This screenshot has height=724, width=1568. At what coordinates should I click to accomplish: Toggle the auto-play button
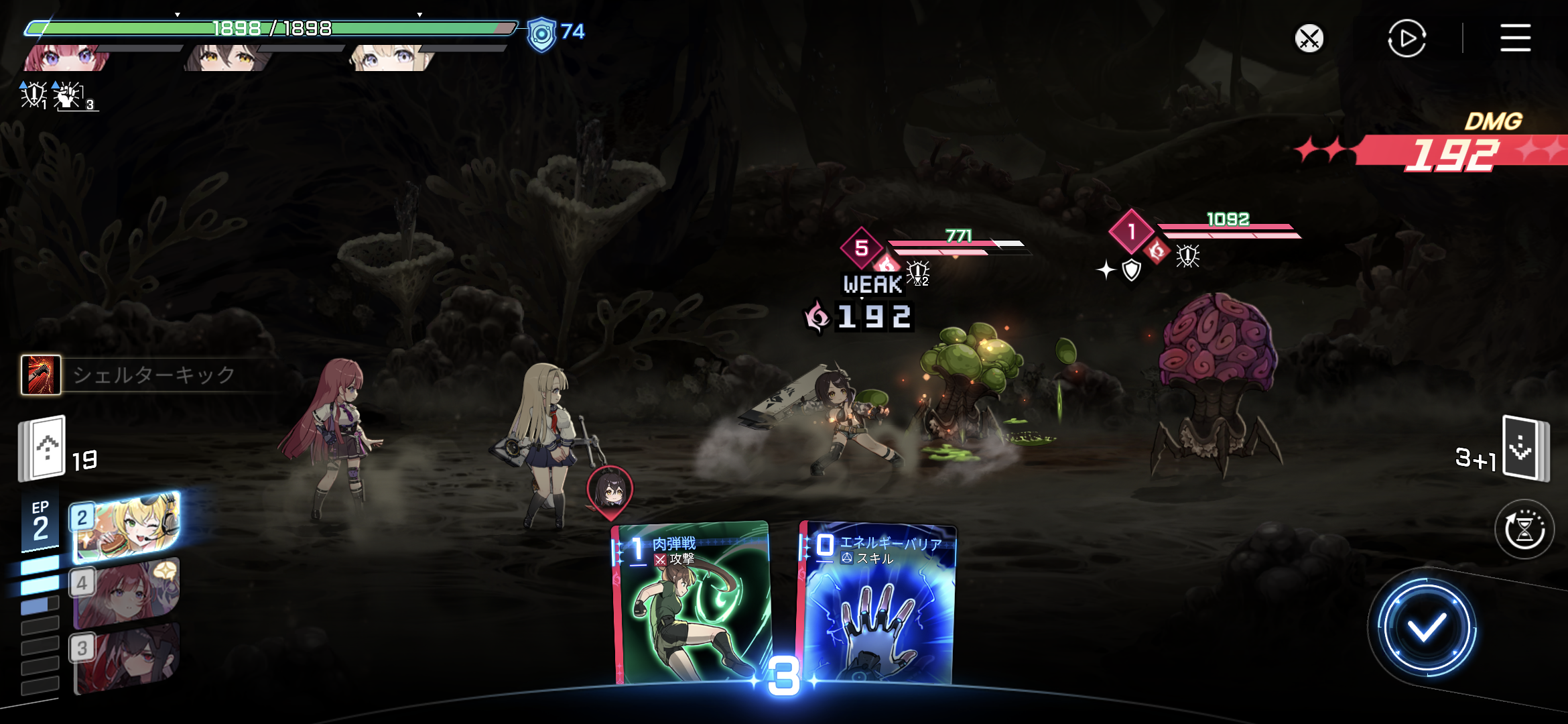tap(1407, 38)
